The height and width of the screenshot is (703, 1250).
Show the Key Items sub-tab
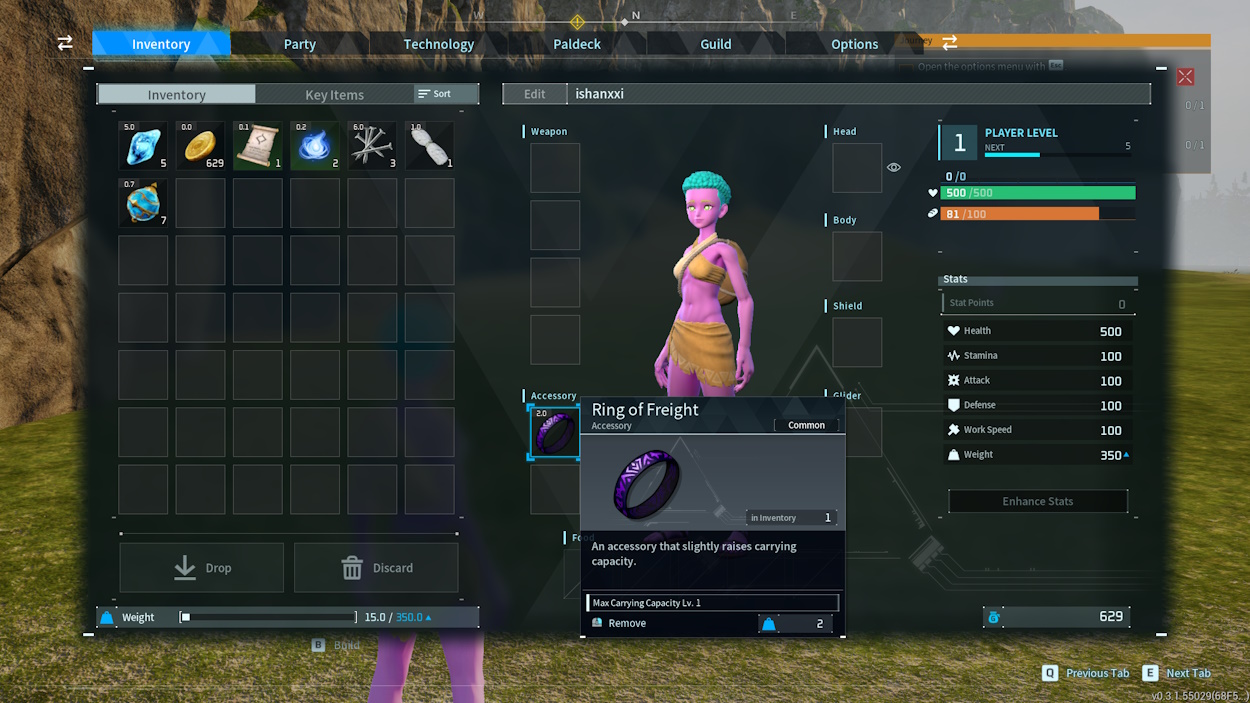point(334,95)
